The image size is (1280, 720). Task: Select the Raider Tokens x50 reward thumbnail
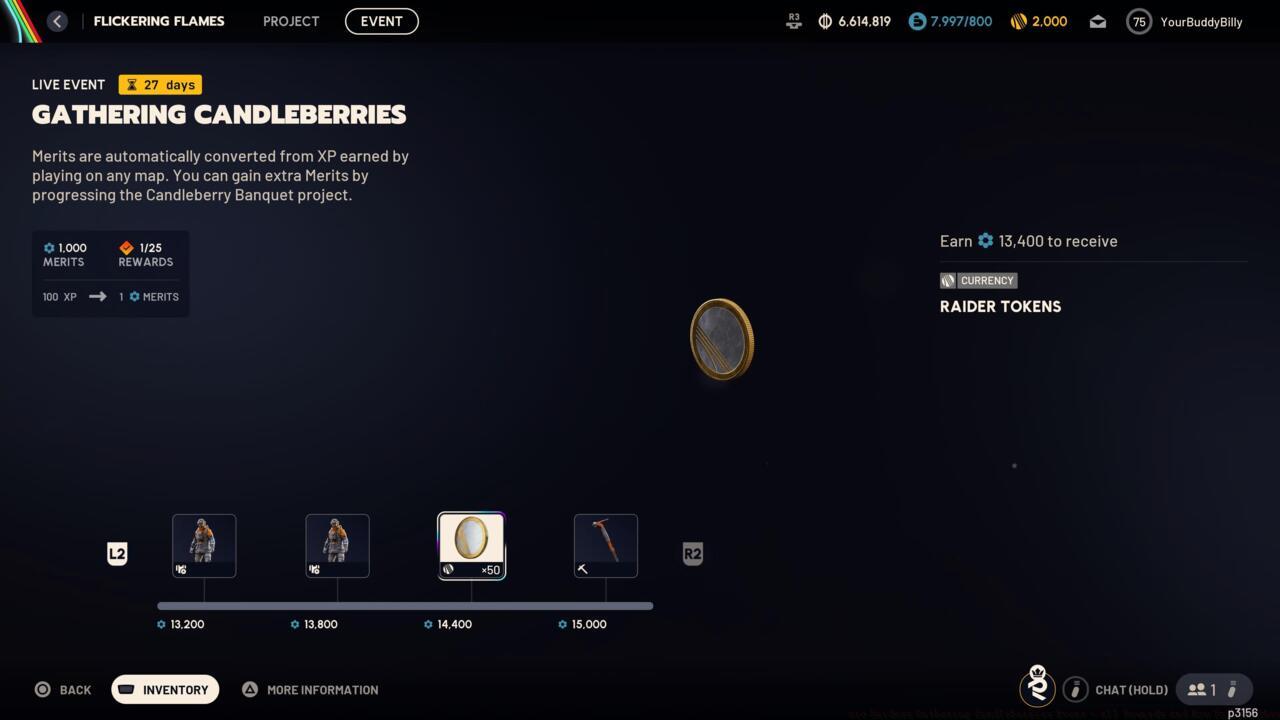pos(471,545)
